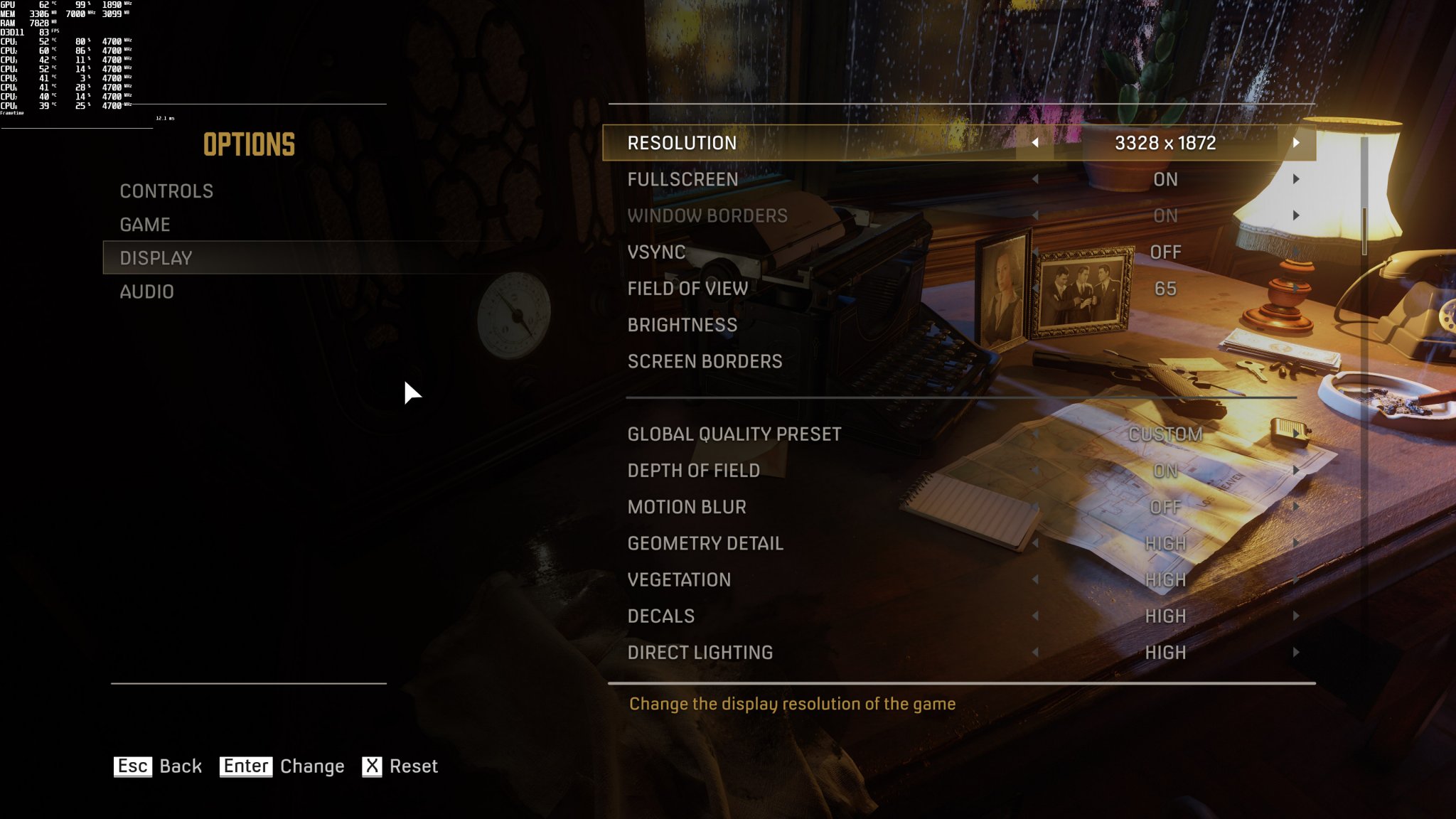Click the Fullscreen right arrow

point(1297,180)
